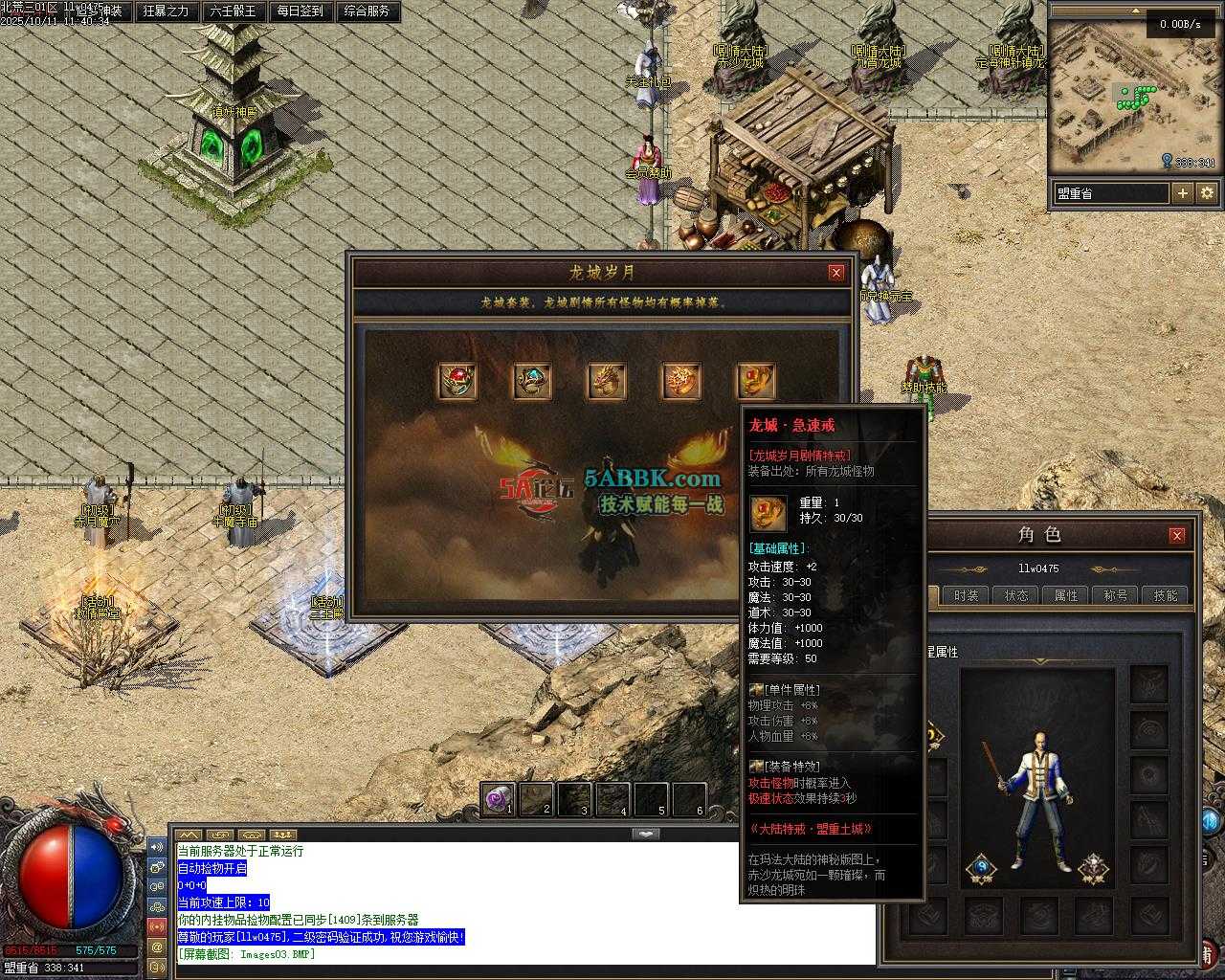The height and width of the screenshot is (980, 1225).
Task: Select the red gem ring set item
Action: click(x=457, y=381)
